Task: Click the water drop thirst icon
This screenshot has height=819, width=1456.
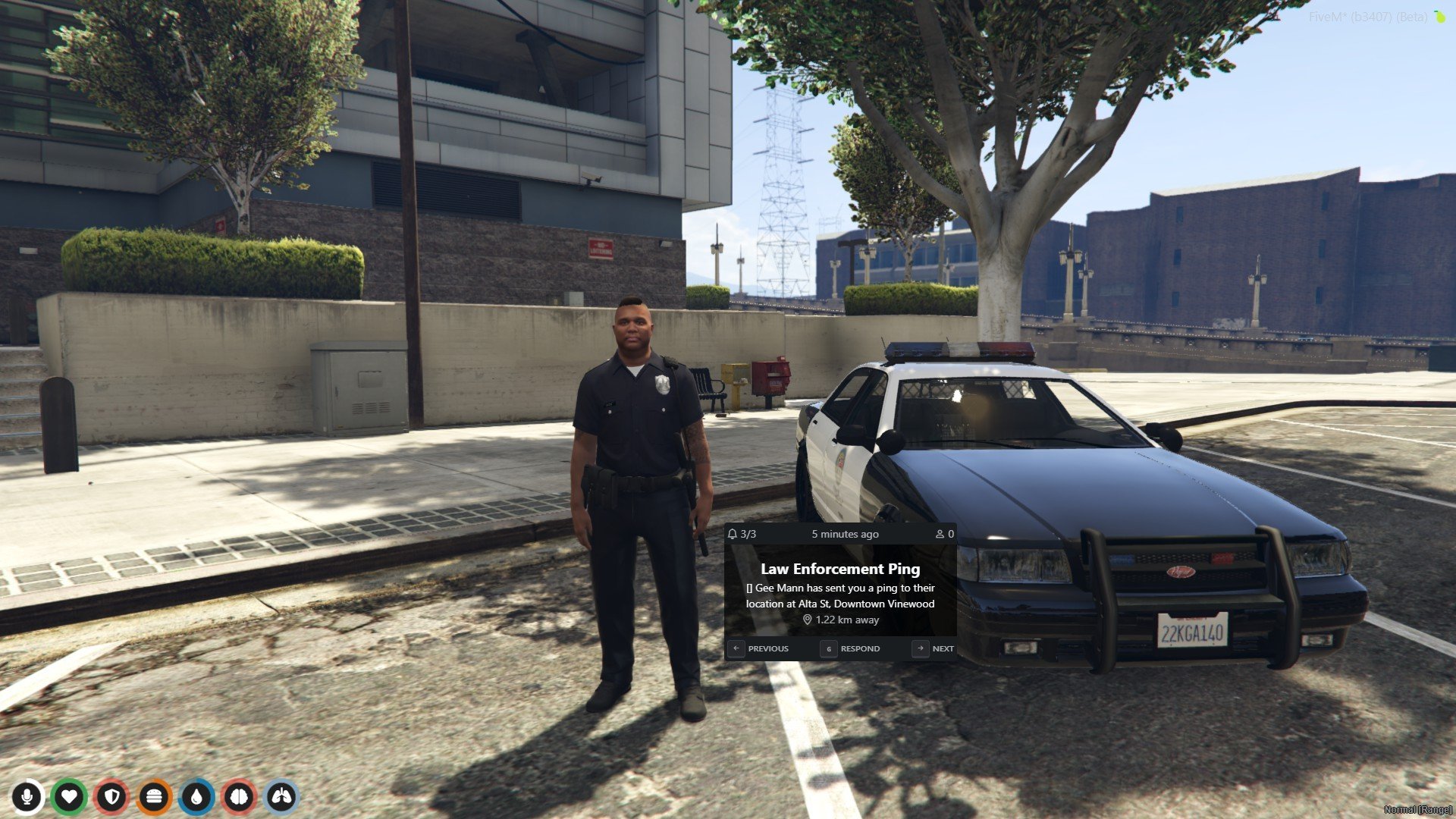Action: click(197, 797)
